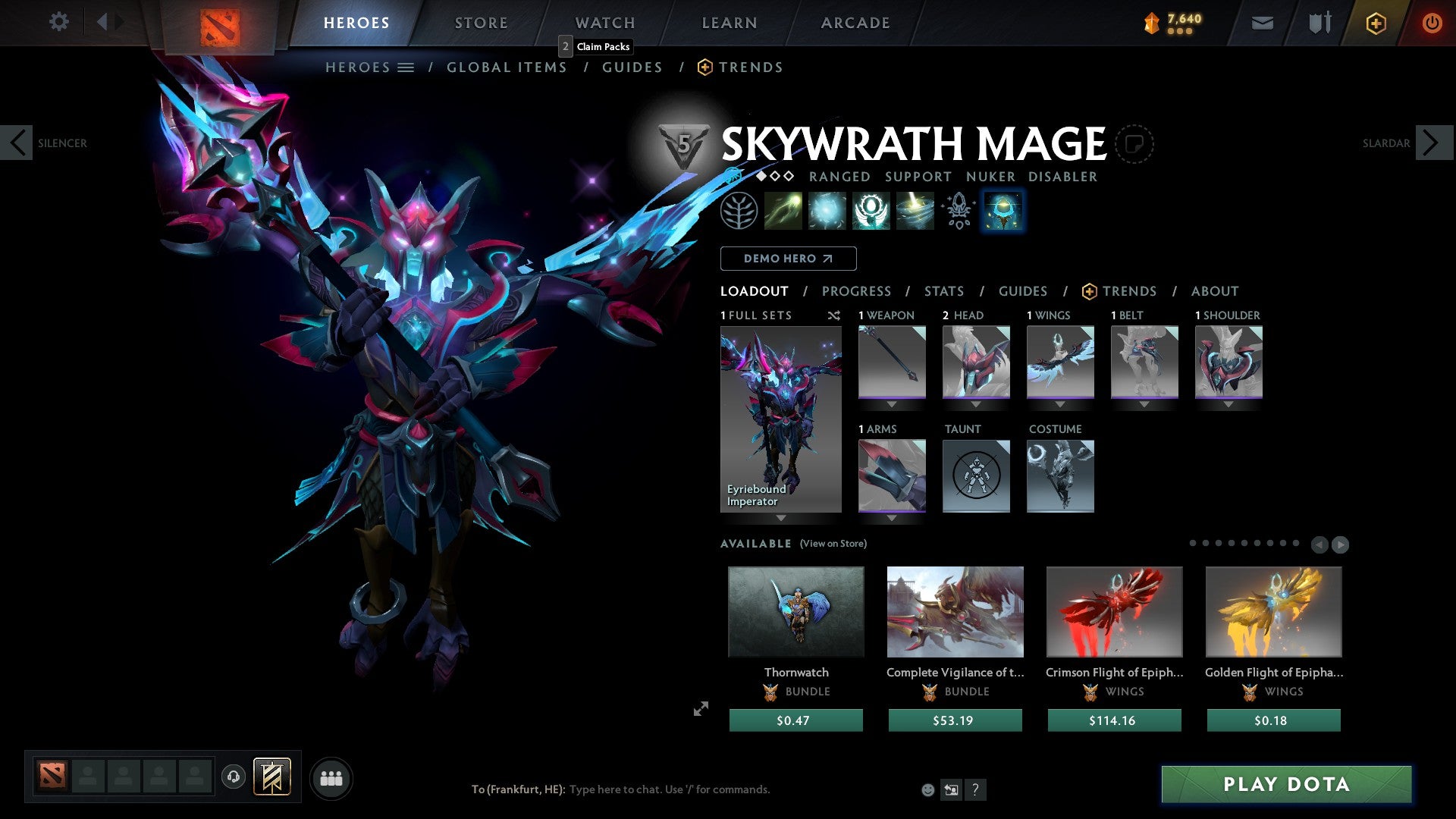Open the emoticon picker beside the chat field

pyautogui.click(x=927, y=789)
